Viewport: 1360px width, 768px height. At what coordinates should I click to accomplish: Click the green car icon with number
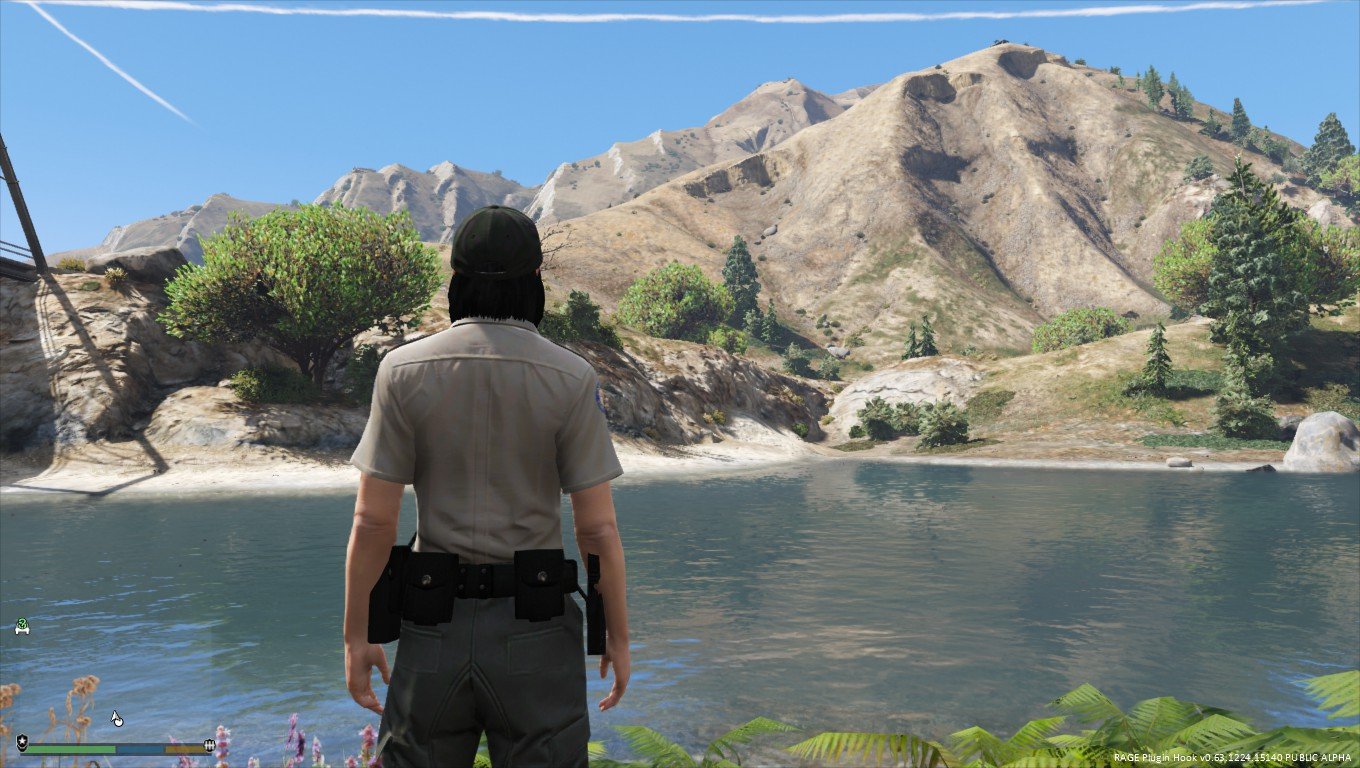tap(22, 626)
